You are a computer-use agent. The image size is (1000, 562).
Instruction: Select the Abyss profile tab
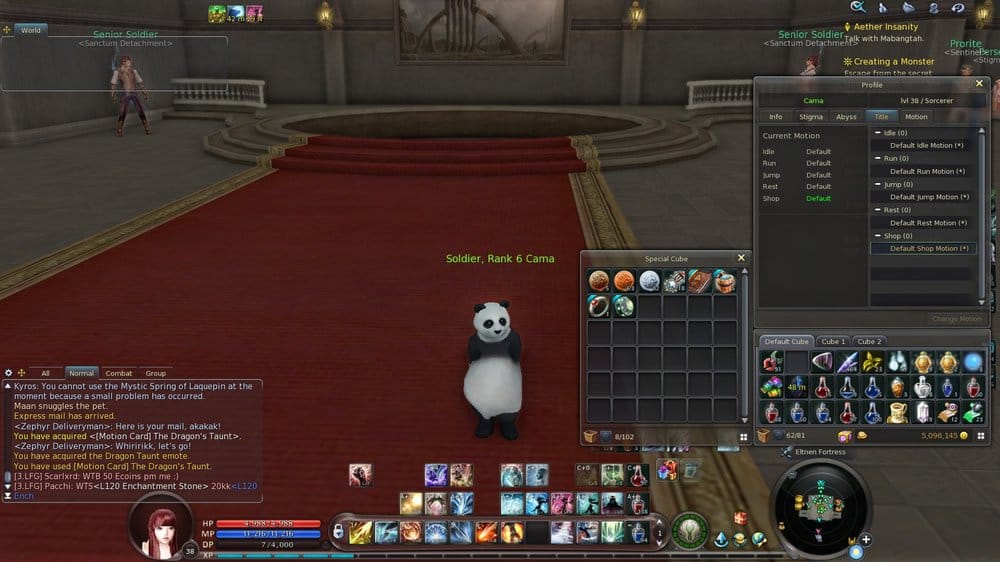(846, 117)
